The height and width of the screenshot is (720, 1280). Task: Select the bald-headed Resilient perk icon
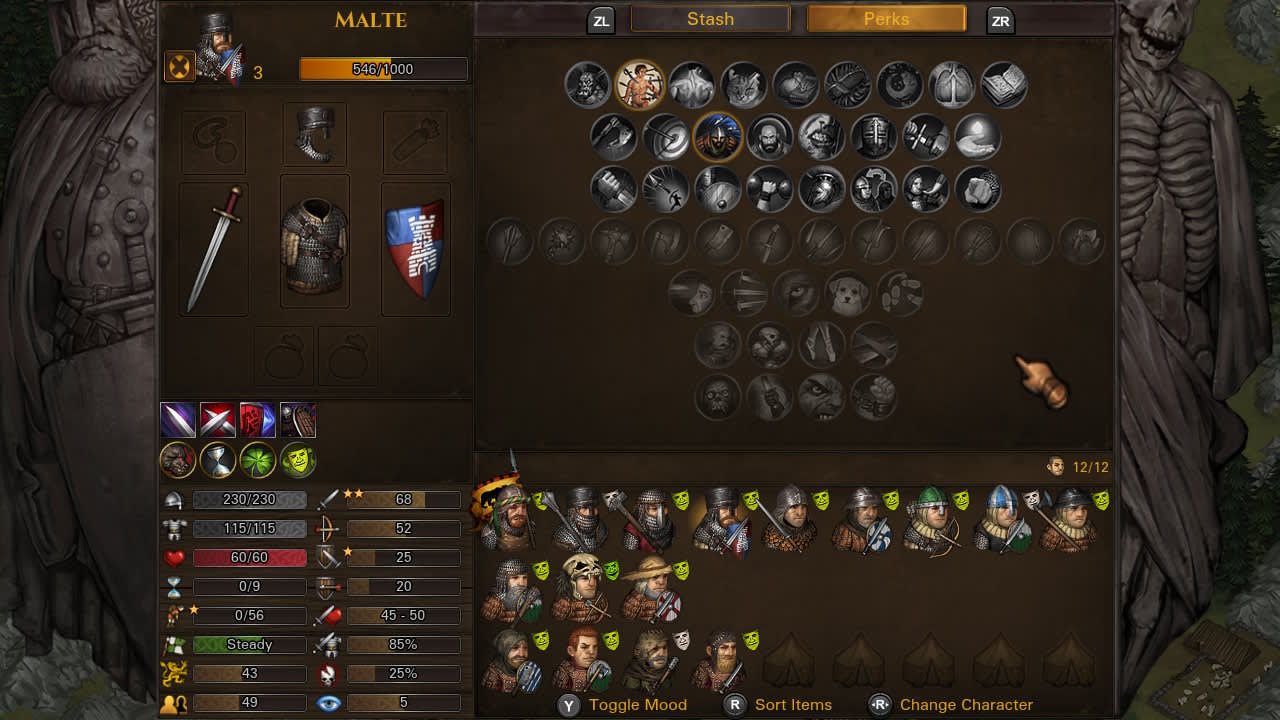pyautogui.click(x=771, y=137)
